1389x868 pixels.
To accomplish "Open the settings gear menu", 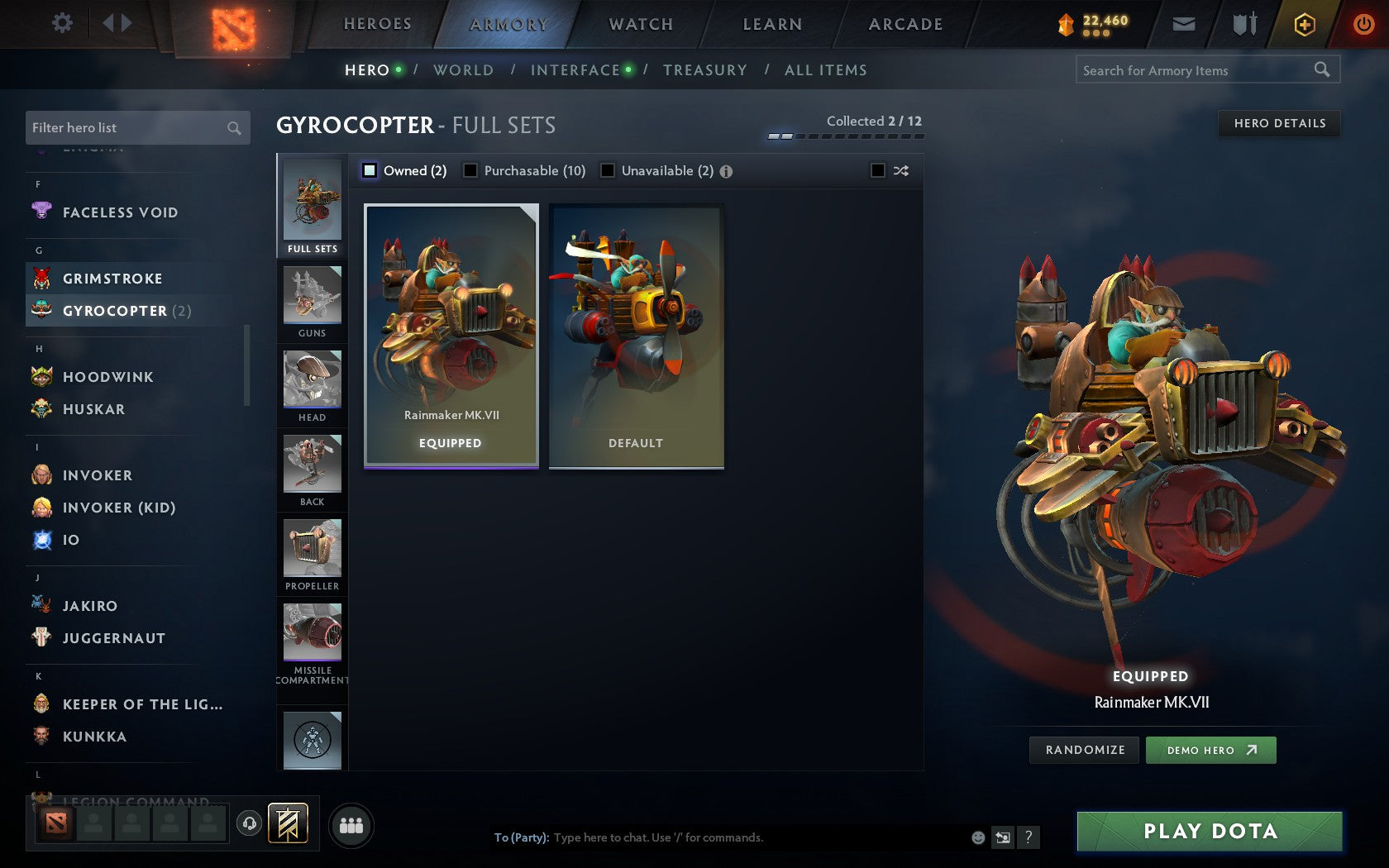I will coord(61,24).
